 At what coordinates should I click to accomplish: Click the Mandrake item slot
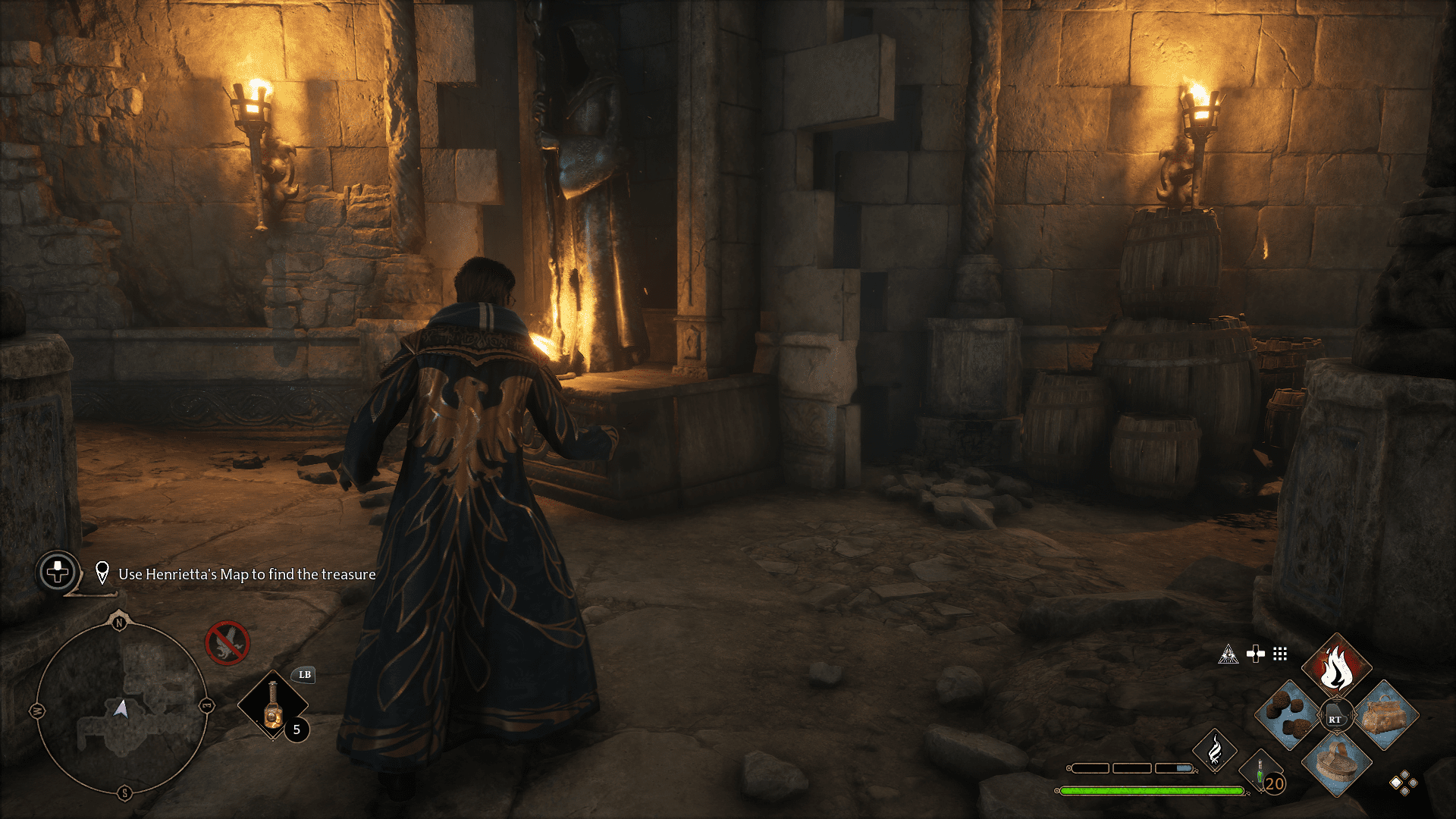(1284, 716)
